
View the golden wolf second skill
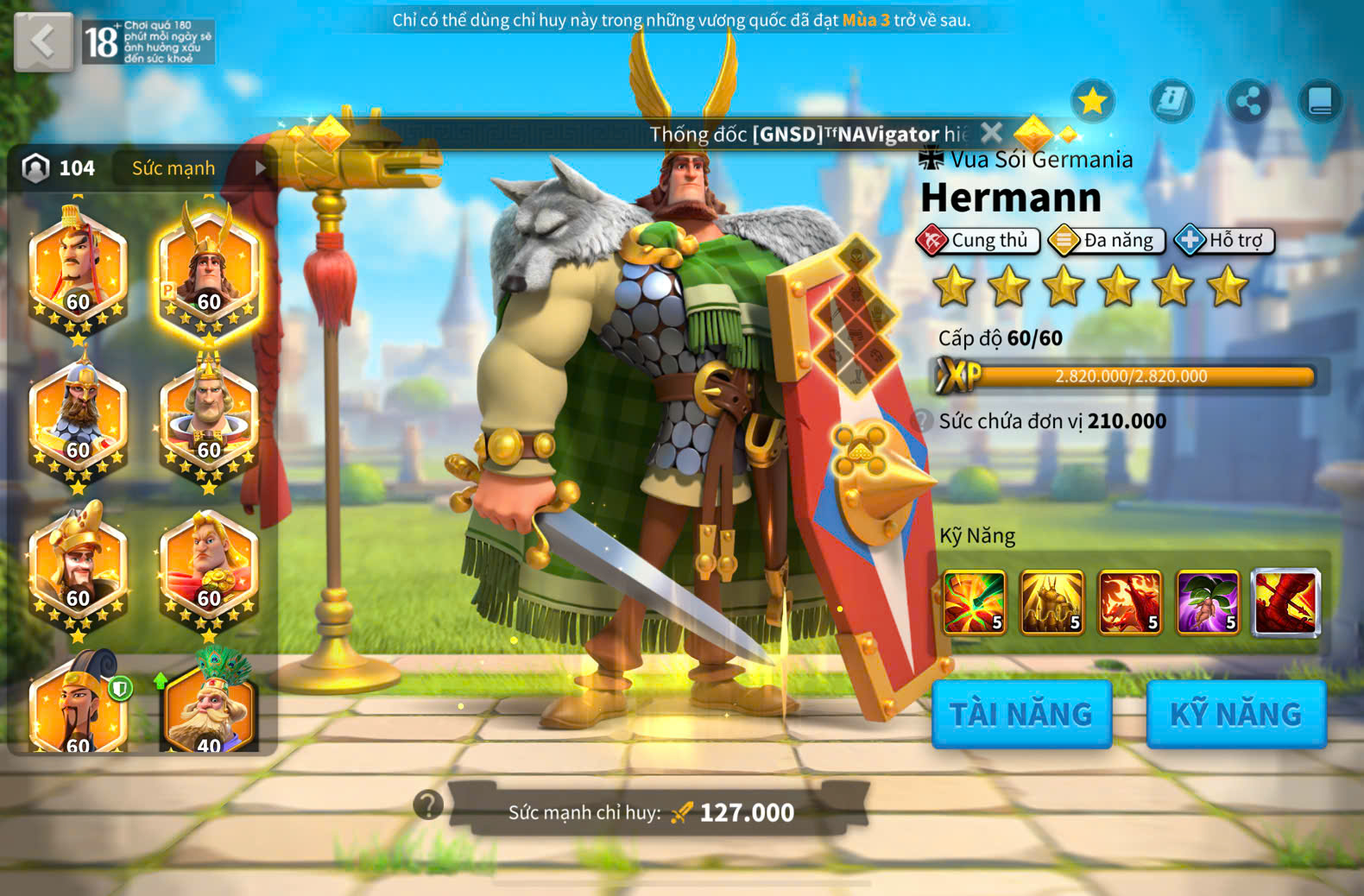(x=1051, y=602)
